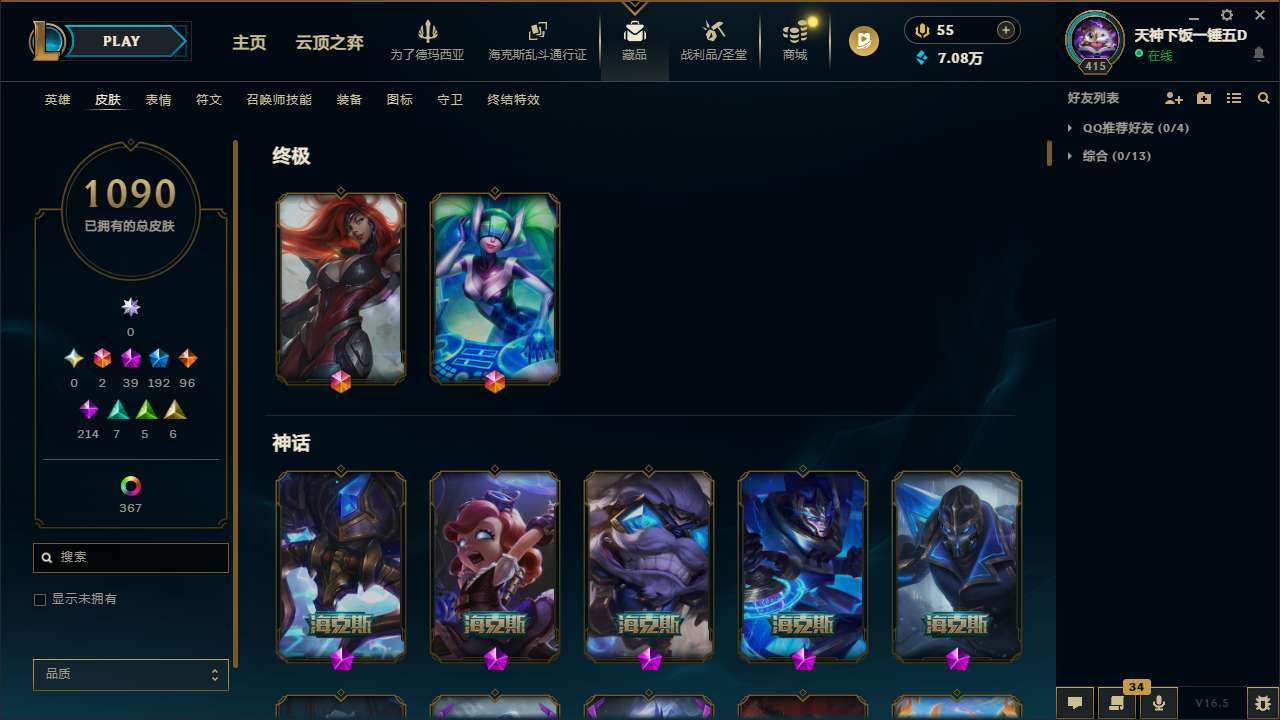Open the friends list search magnifier icon
The height and width of the screenshot is (720, 1280).
pos(1263,98)
